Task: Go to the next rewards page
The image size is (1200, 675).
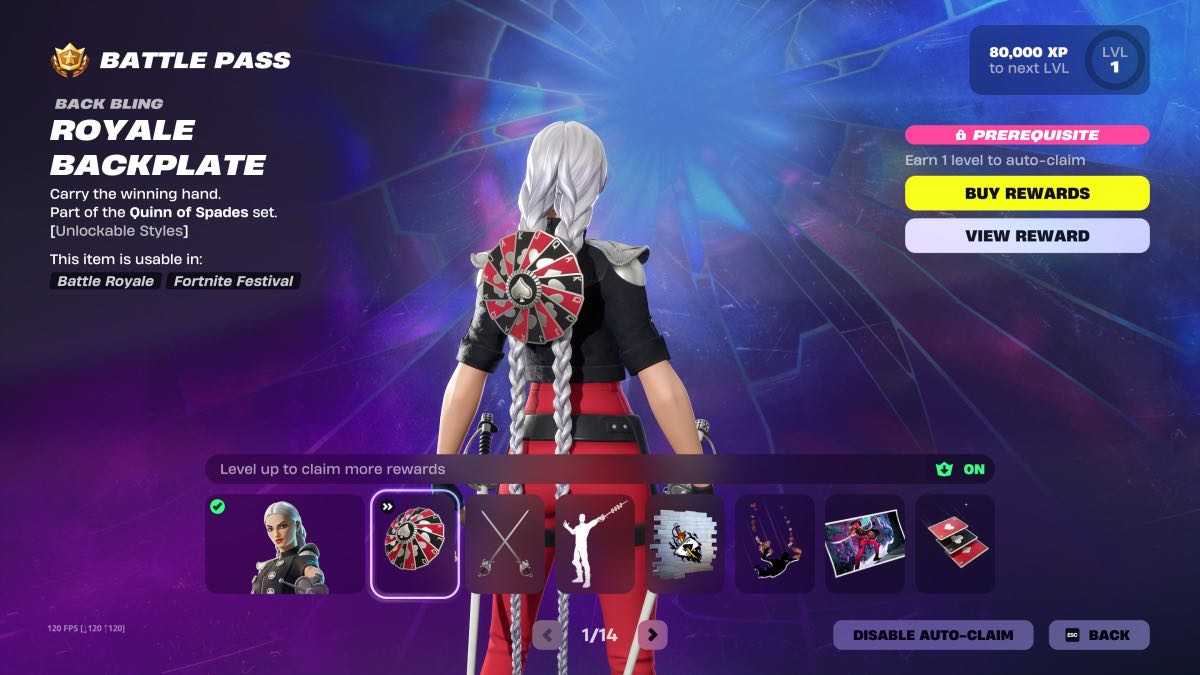Action: coord(652,634)
